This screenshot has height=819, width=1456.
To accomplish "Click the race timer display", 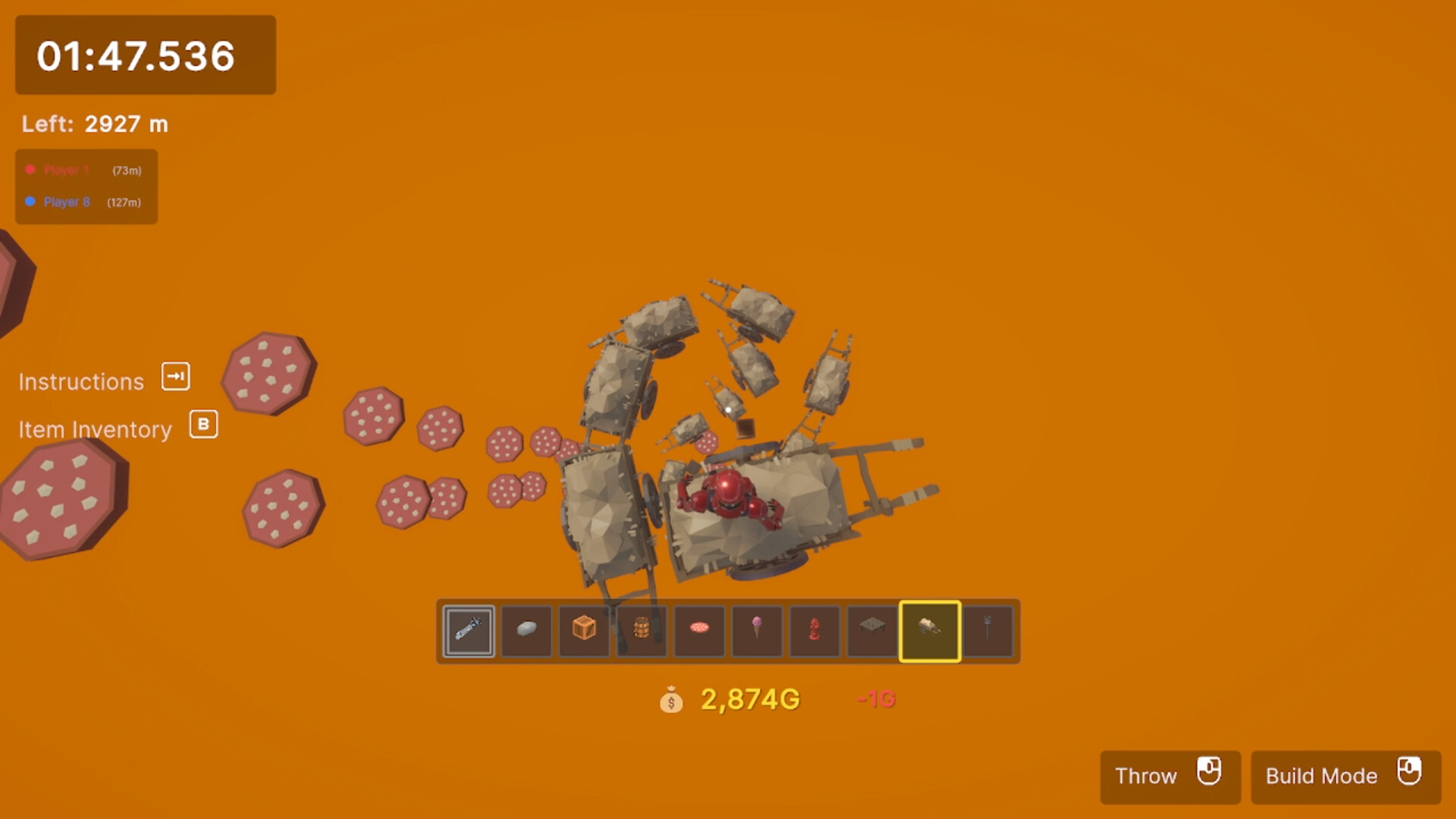I will click(x=144, y=55).
